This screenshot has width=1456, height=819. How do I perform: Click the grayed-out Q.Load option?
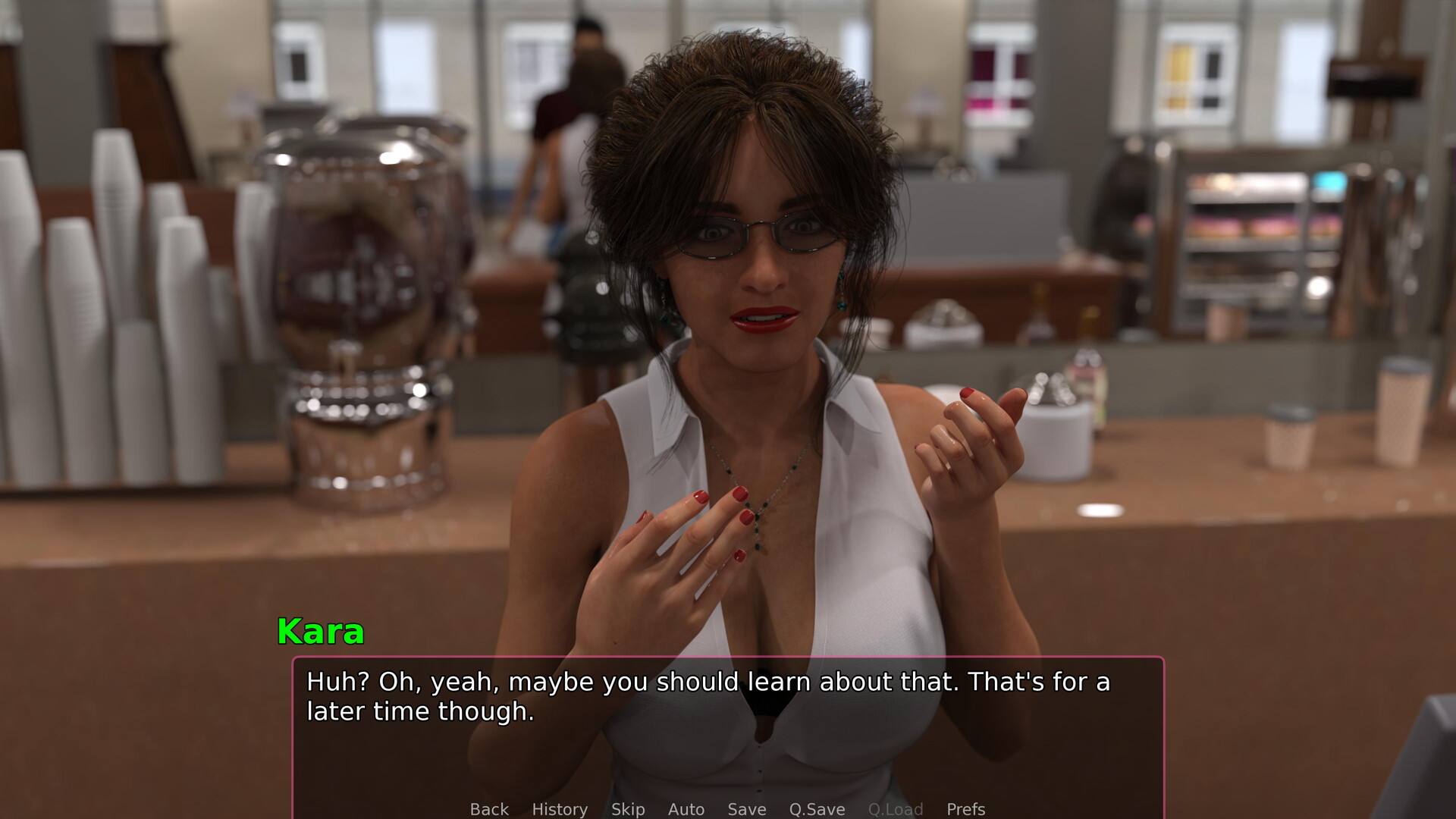896,809
